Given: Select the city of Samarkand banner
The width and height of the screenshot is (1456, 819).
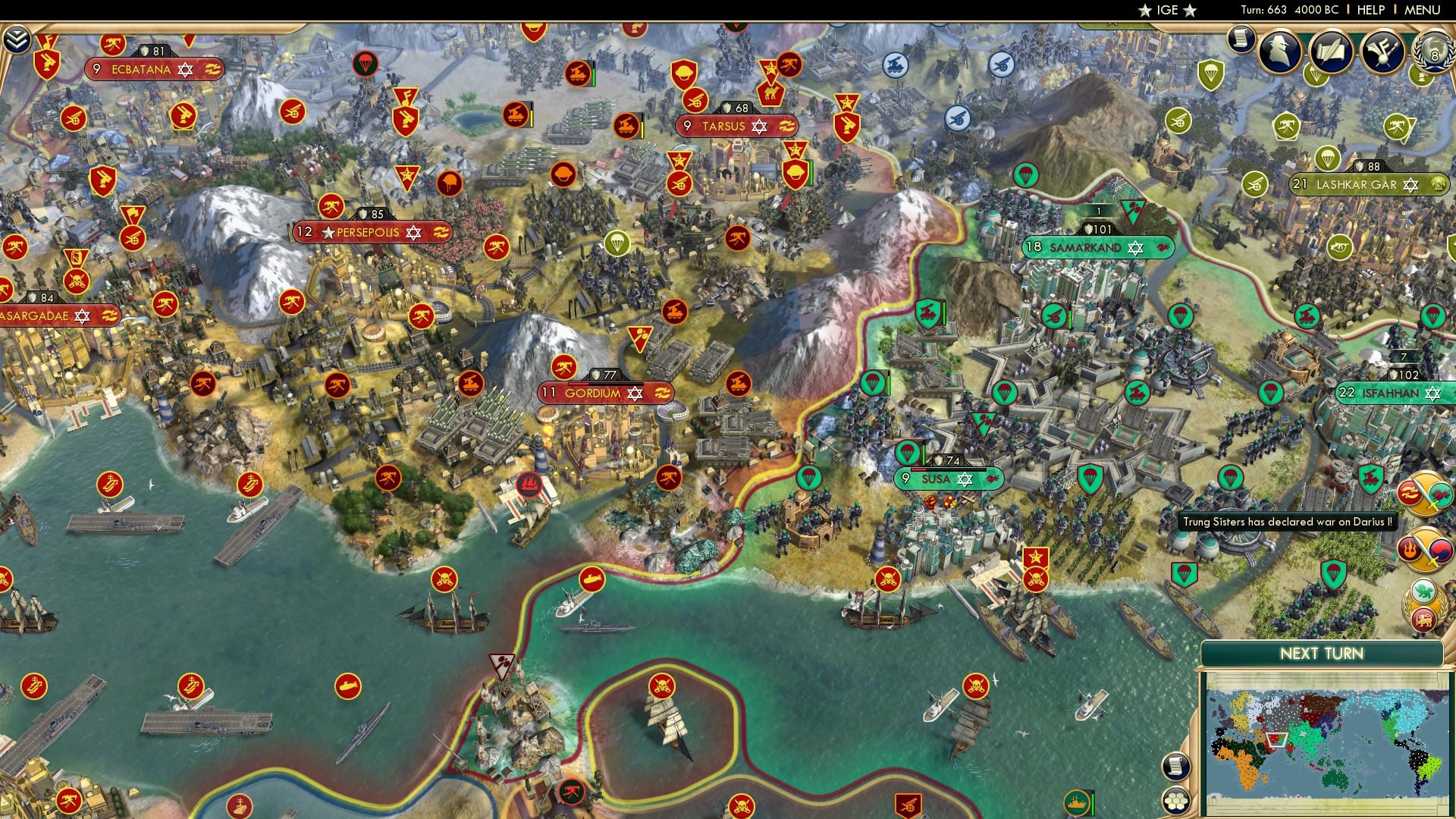Looking at the screenshot, I should point(1098,247).
